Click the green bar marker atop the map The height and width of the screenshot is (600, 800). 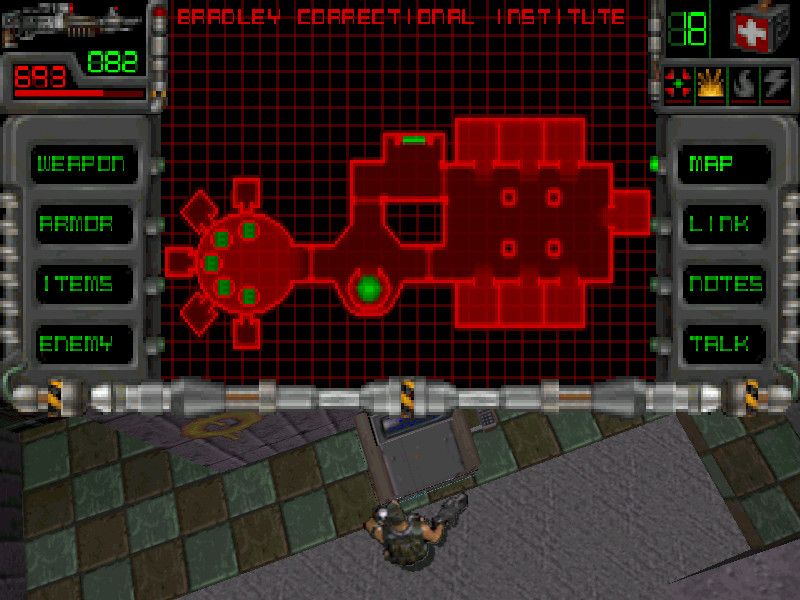[x=414, y=141]
